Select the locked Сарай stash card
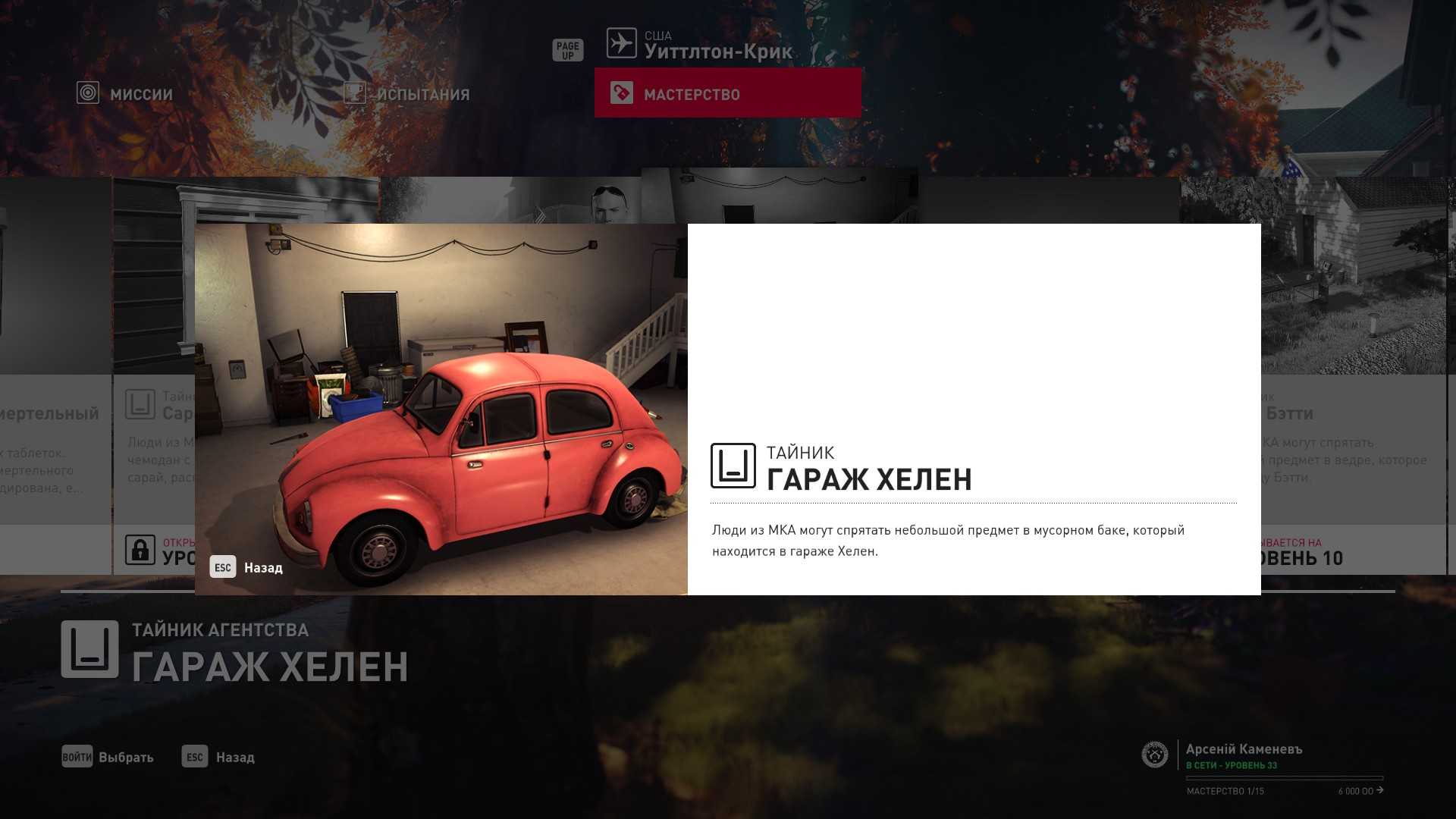This screenshot has height=819, width=1456. click(153, 379)
